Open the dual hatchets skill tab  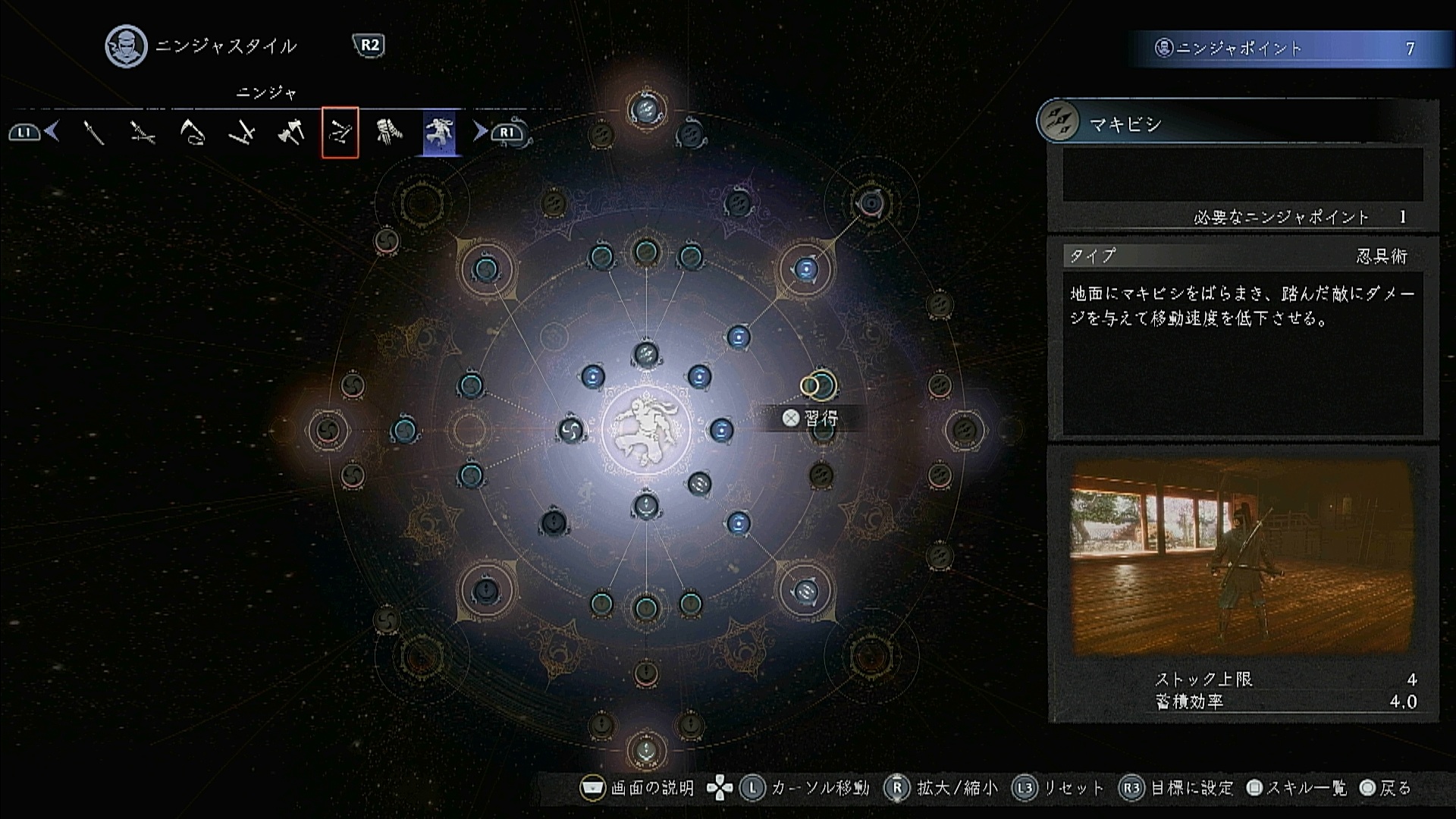point(291,133)
